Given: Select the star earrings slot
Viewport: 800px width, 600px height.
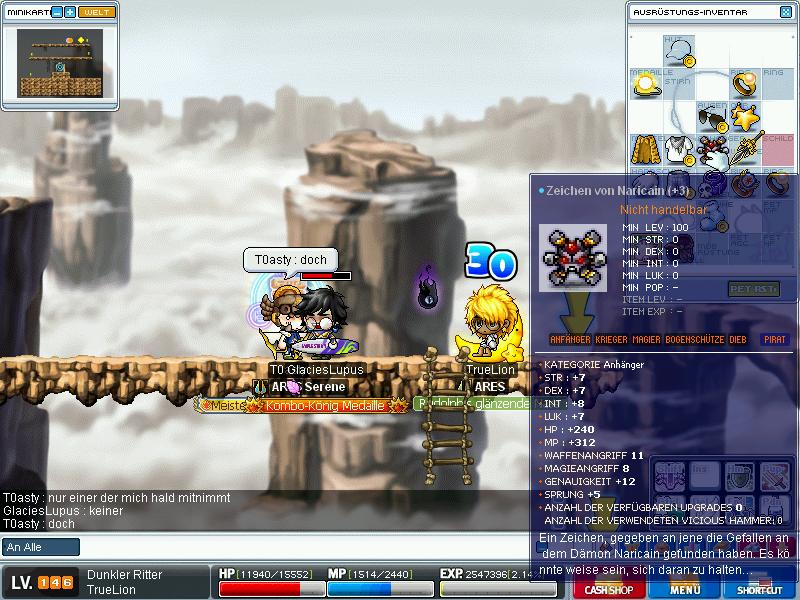Looking at the screenshot, I should point(743,118).
